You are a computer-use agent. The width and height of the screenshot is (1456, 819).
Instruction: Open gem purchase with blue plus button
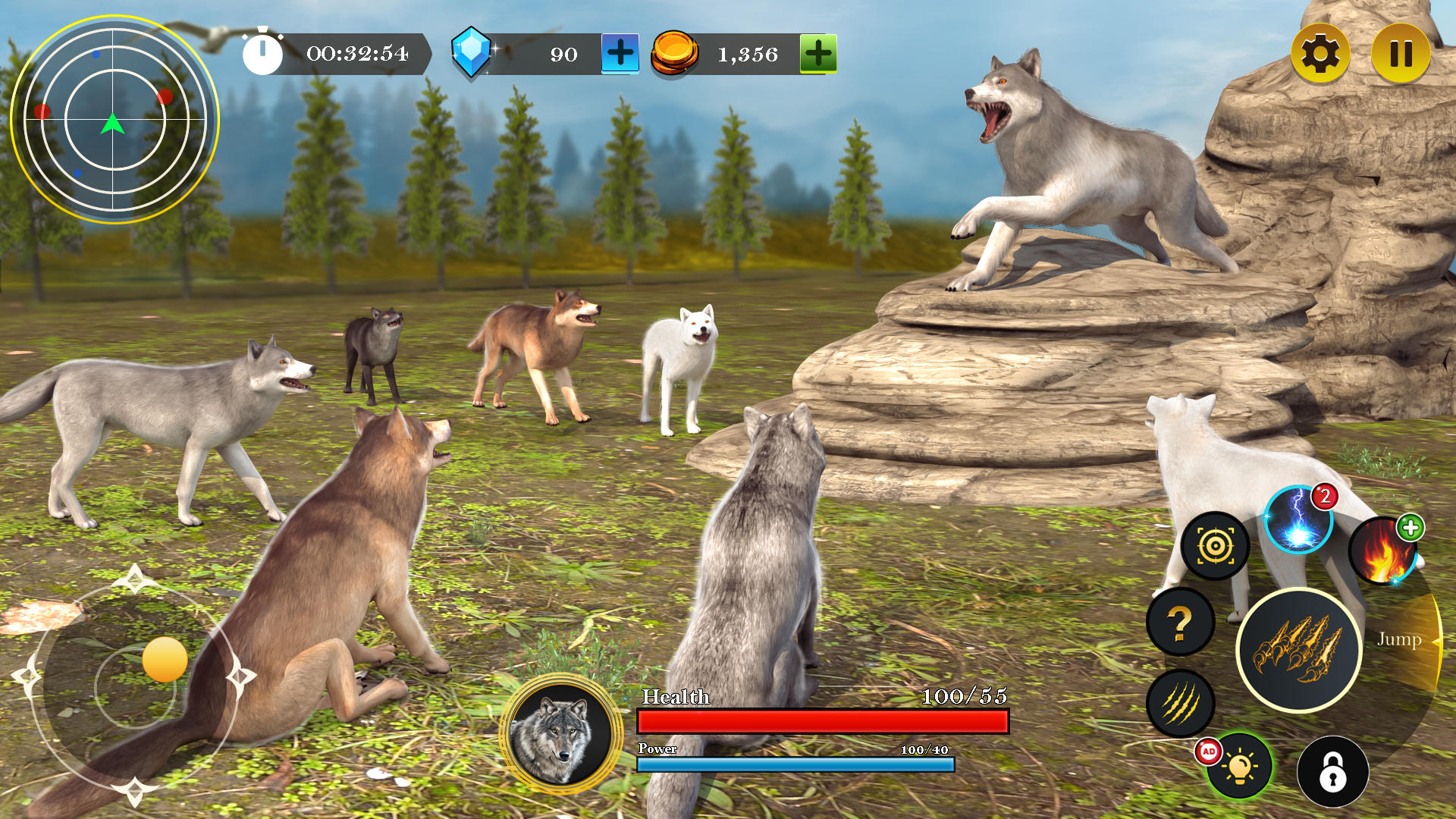tap(618, 54)
